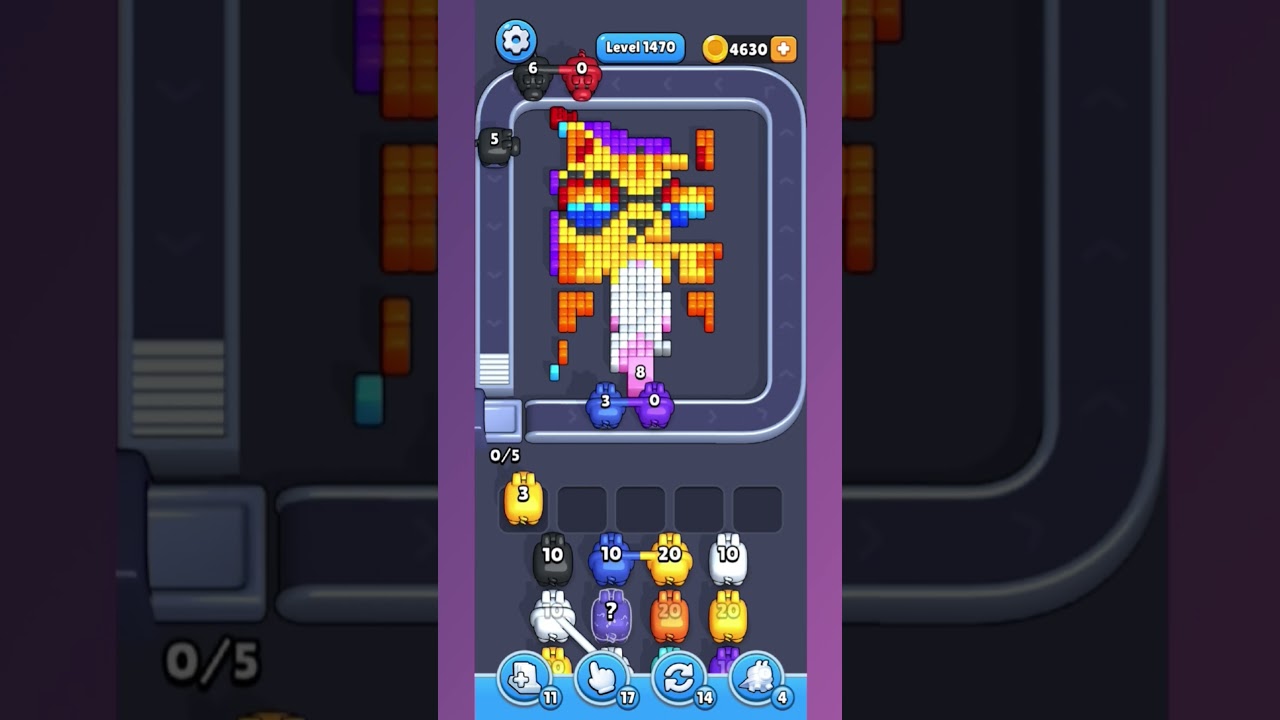Tap the black blaster numbered 6 at top
Viewport: 1280px width, 720px height.
click(532, 78)
